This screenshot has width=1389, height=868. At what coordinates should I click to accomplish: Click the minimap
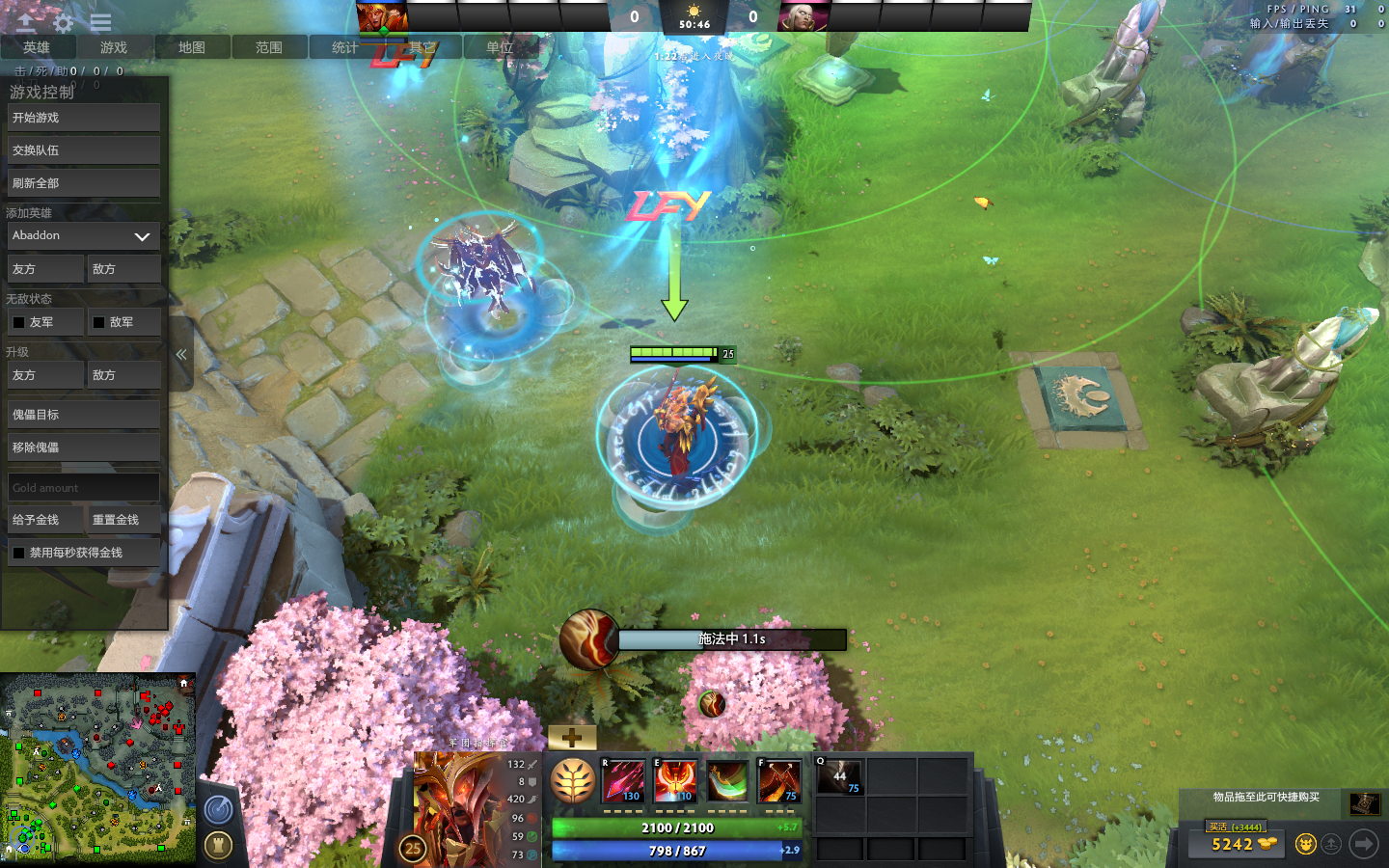coord(98,767)
